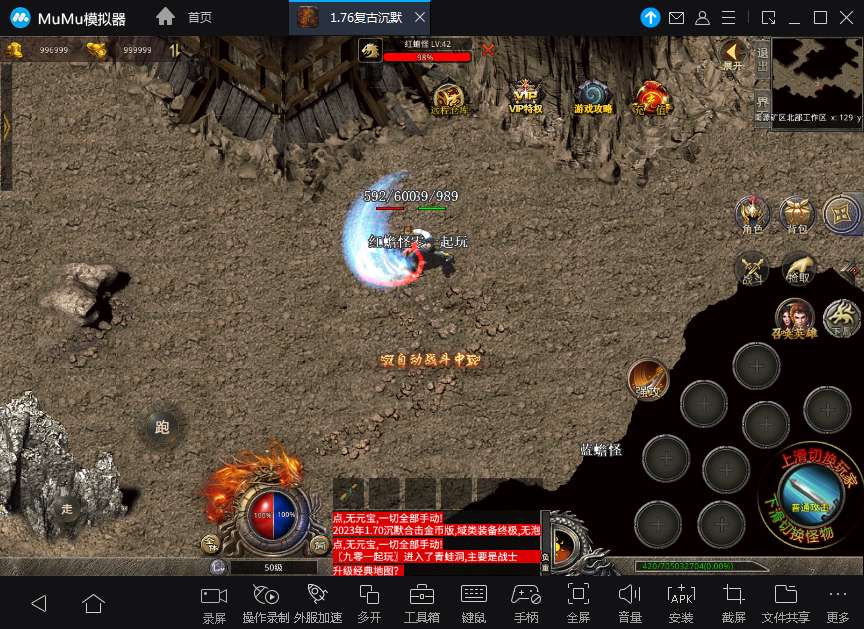Open the 角色 character panel
Screen dimensions: 864x629
coord(751,213)
